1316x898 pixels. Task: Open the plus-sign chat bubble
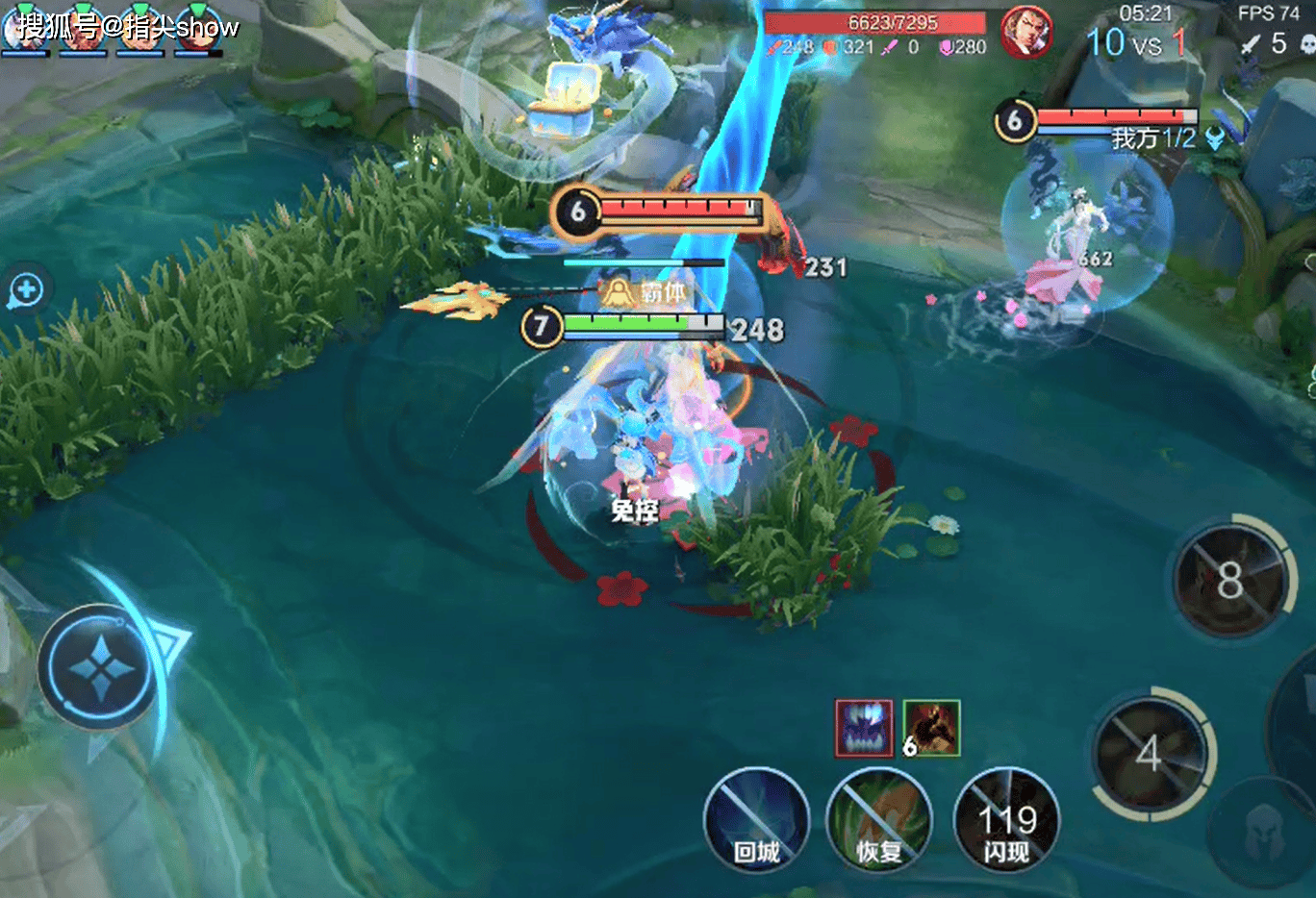click(x=26, y=289)
